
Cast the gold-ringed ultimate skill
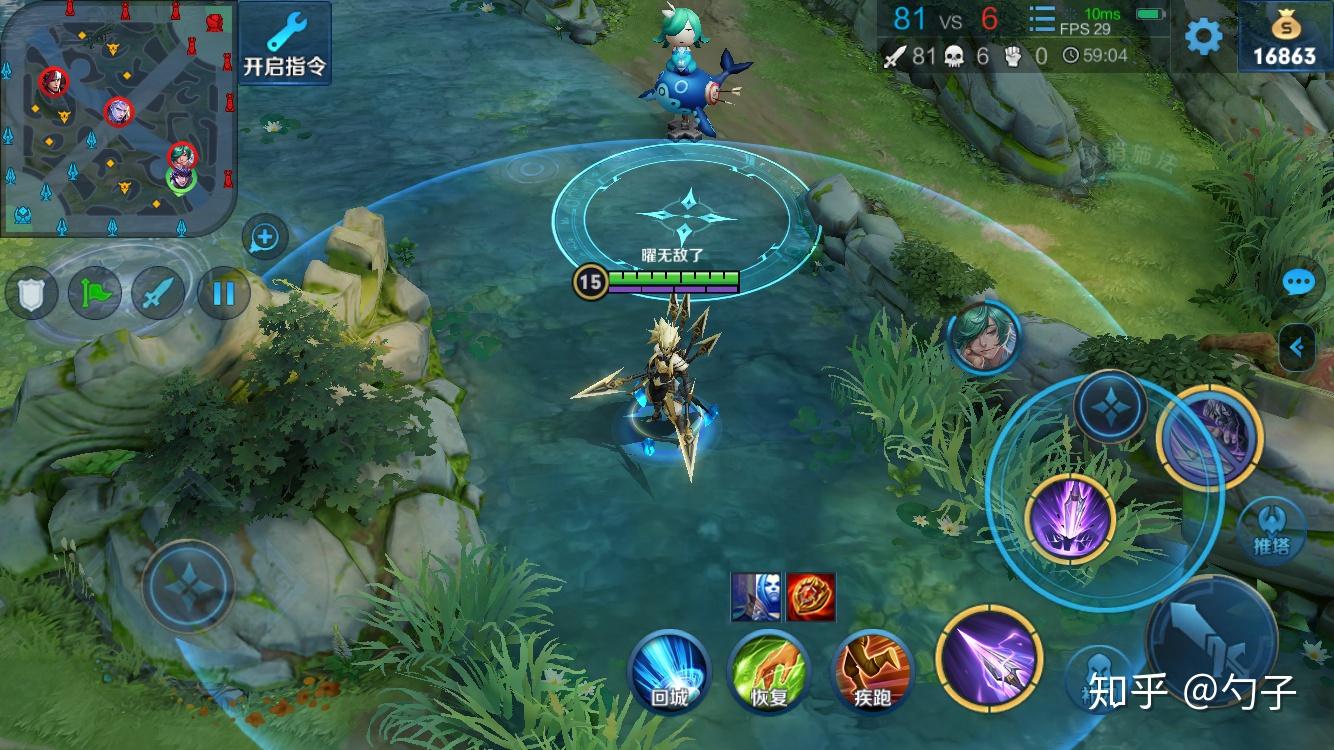(x=1210, y=437)
